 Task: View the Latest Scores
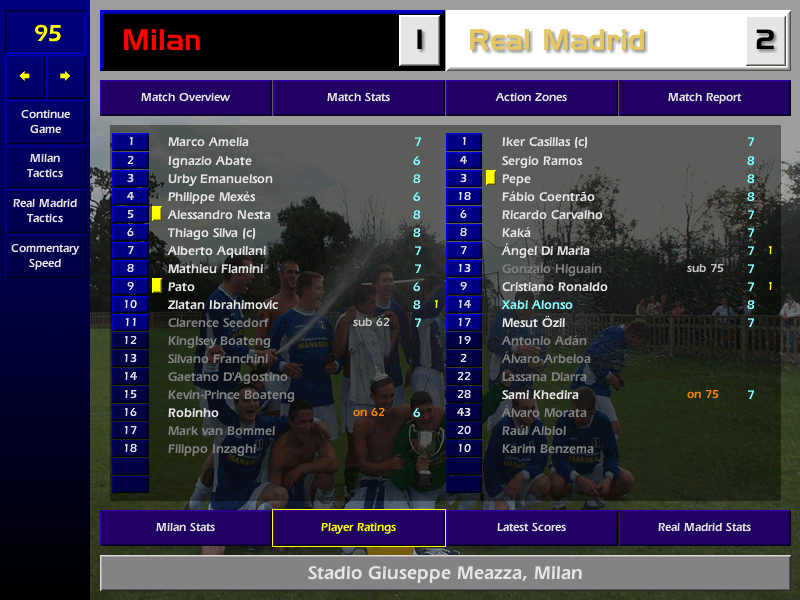pyautogui.click(x=531, y=527)
